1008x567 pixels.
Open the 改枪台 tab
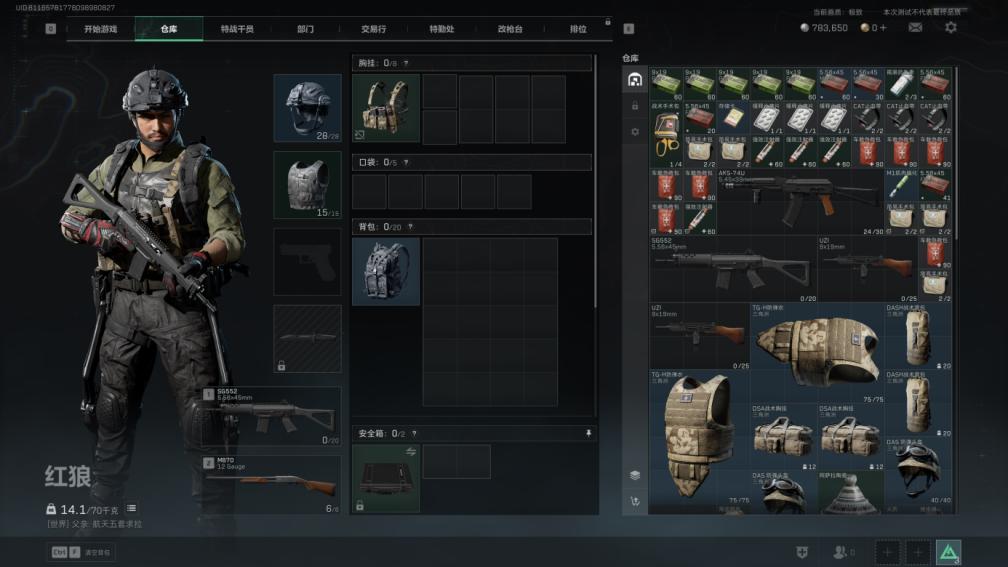[x=510, y=29]
